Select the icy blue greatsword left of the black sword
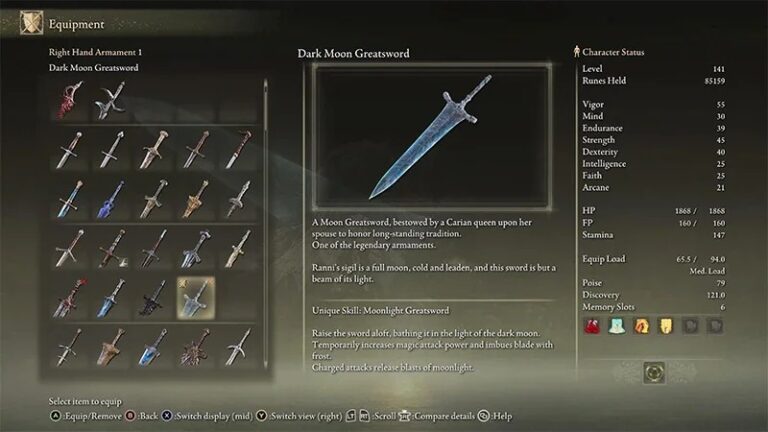768x432 pixels. [110, 298]
